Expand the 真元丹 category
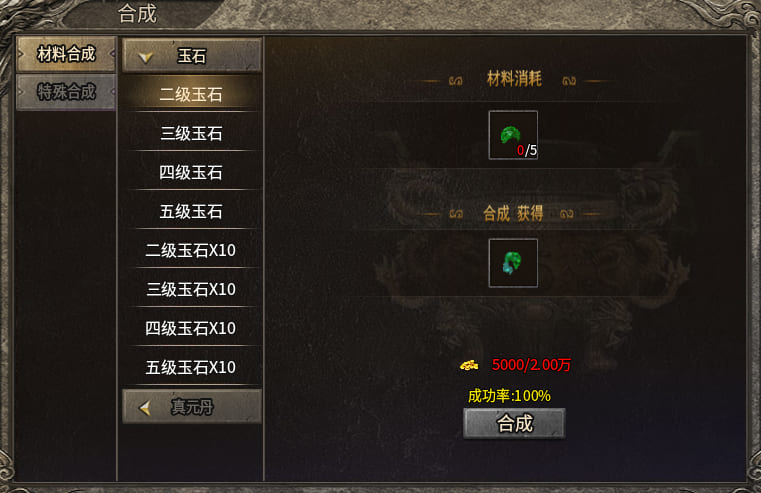 191,407
